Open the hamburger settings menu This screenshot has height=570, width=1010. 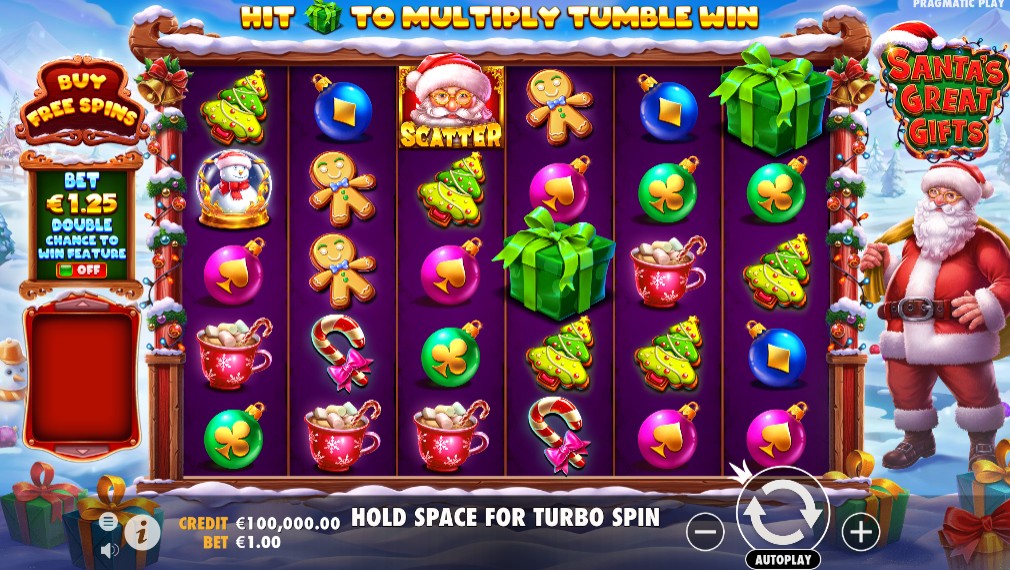(x=108, y=522)
